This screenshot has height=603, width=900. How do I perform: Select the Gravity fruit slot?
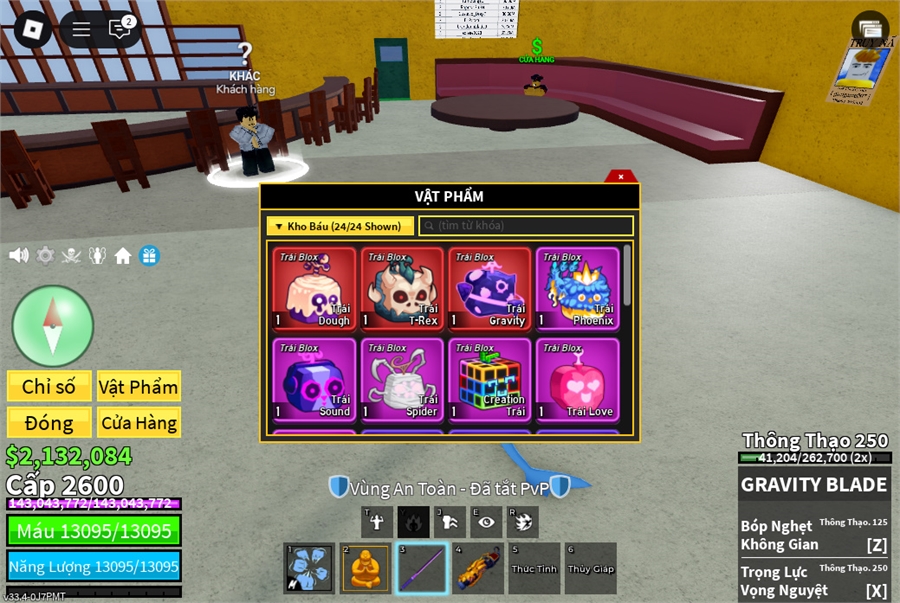pyautogui.click(x=490, y=289)
